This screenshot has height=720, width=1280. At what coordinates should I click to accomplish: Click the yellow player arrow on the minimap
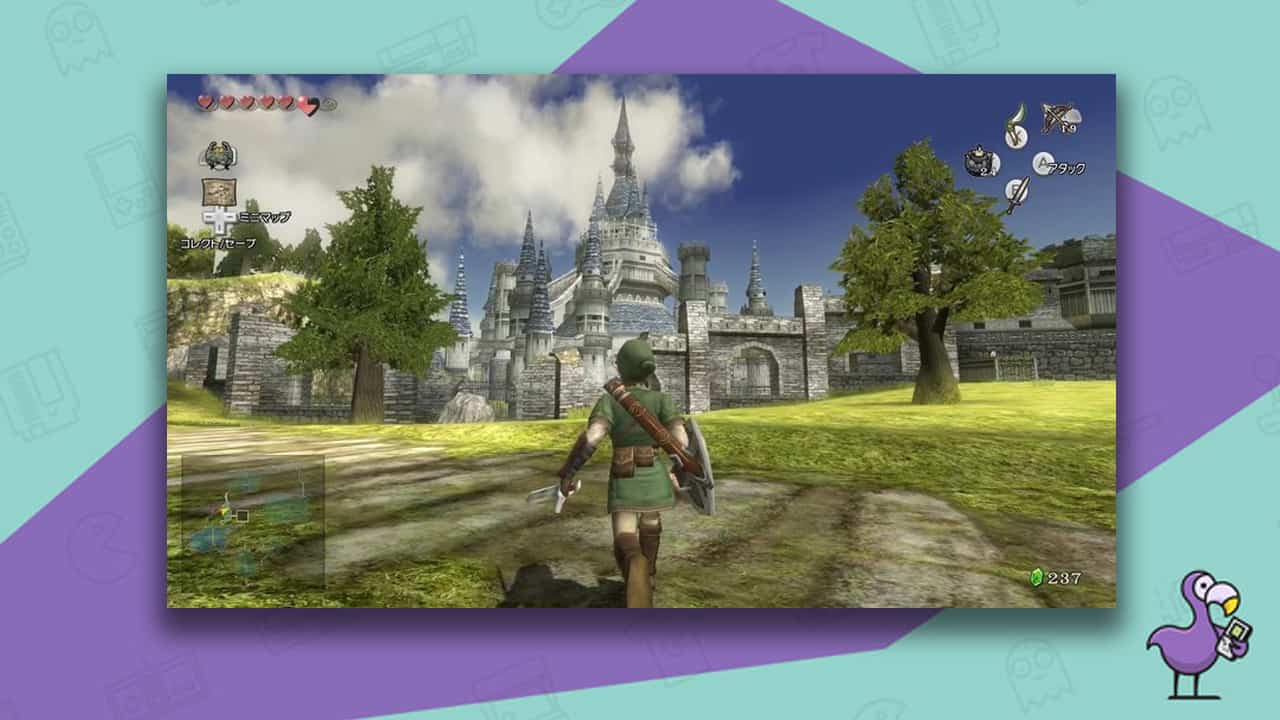point(222,509)
